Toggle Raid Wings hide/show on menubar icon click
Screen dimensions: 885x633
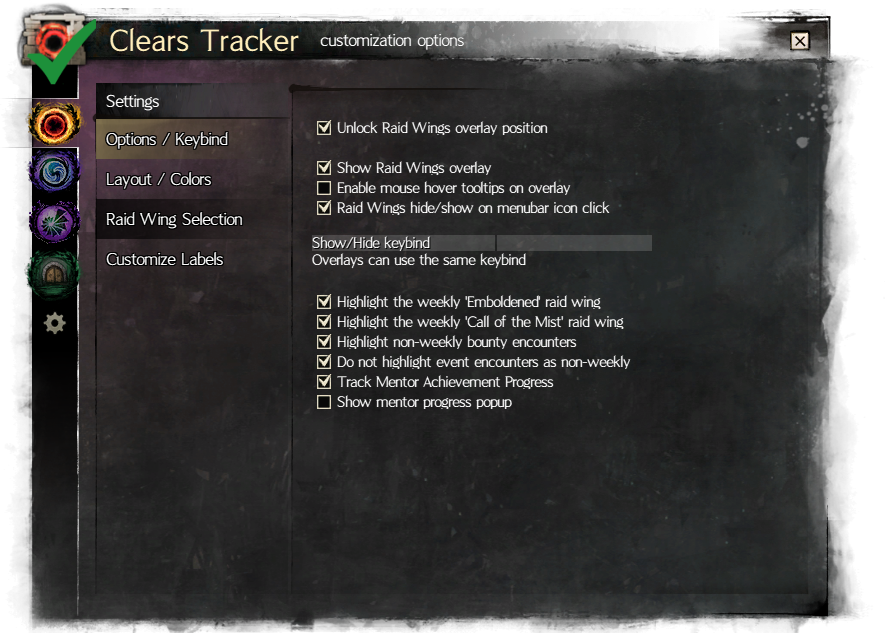pyautogui.click(x=324, y=208)
